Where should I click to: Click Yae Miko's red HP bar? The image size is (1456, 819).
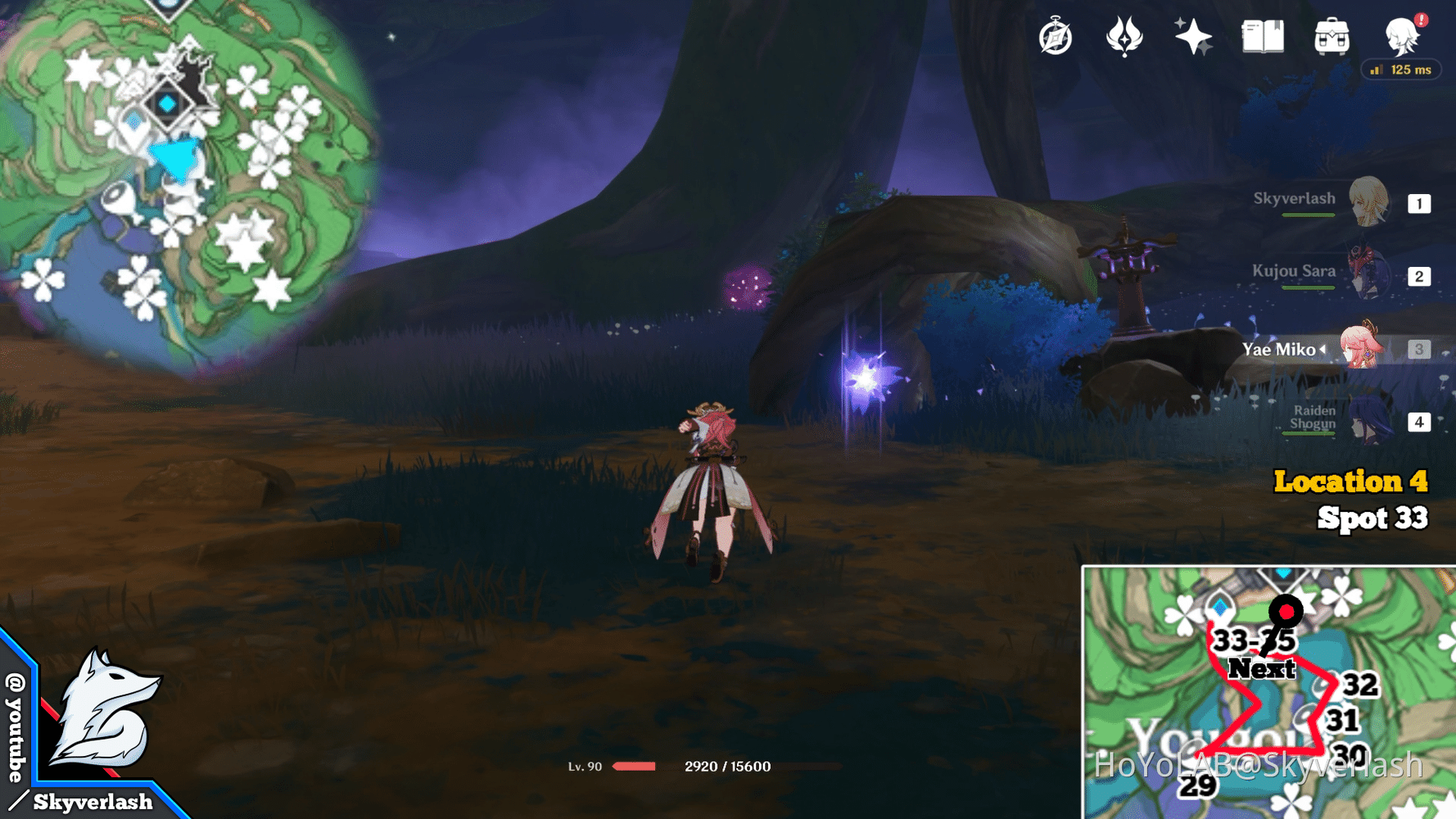coord(635,767)
